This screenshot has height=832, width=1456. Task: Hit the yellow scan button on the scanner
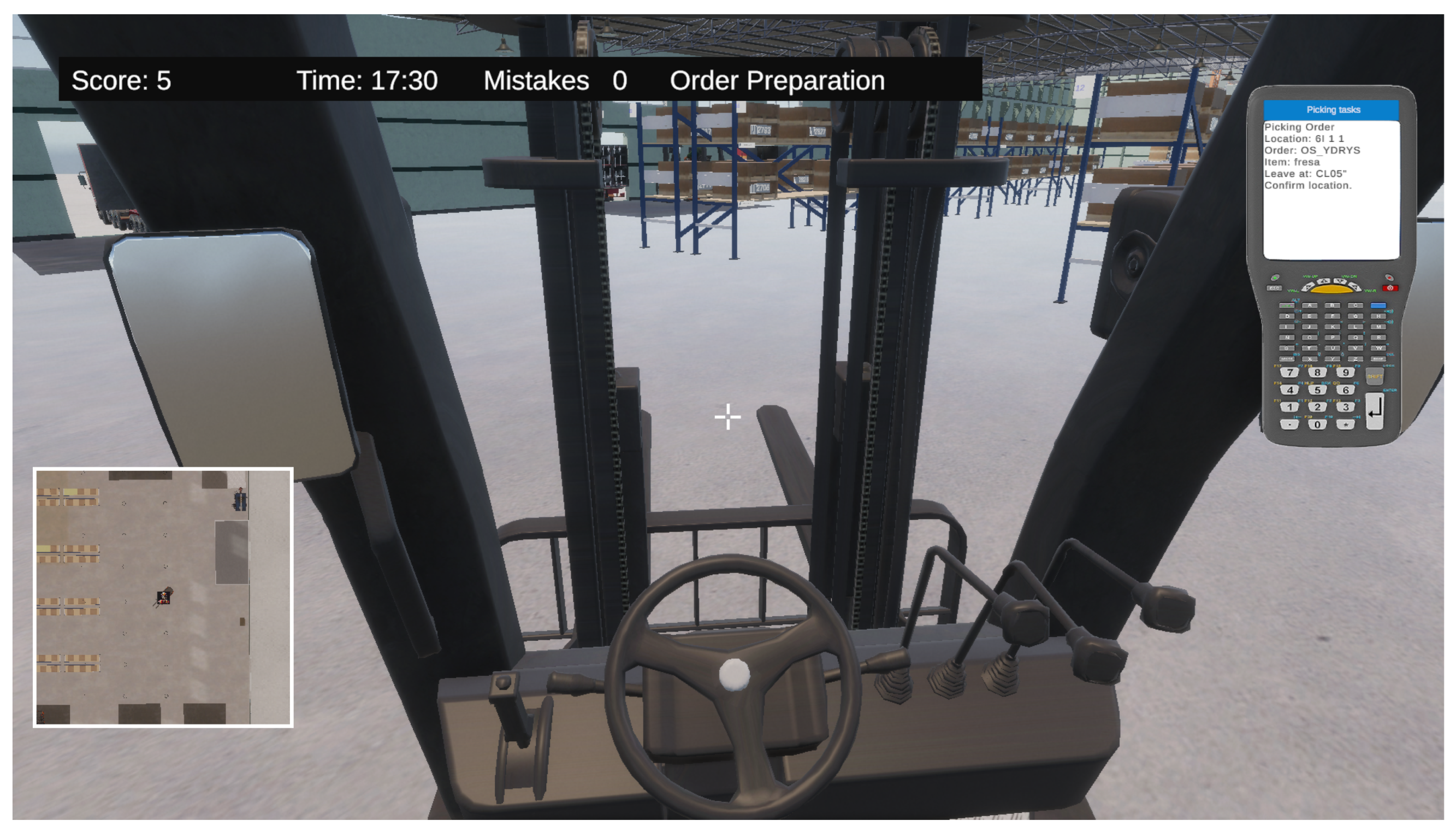click(x=1333, y=289)
